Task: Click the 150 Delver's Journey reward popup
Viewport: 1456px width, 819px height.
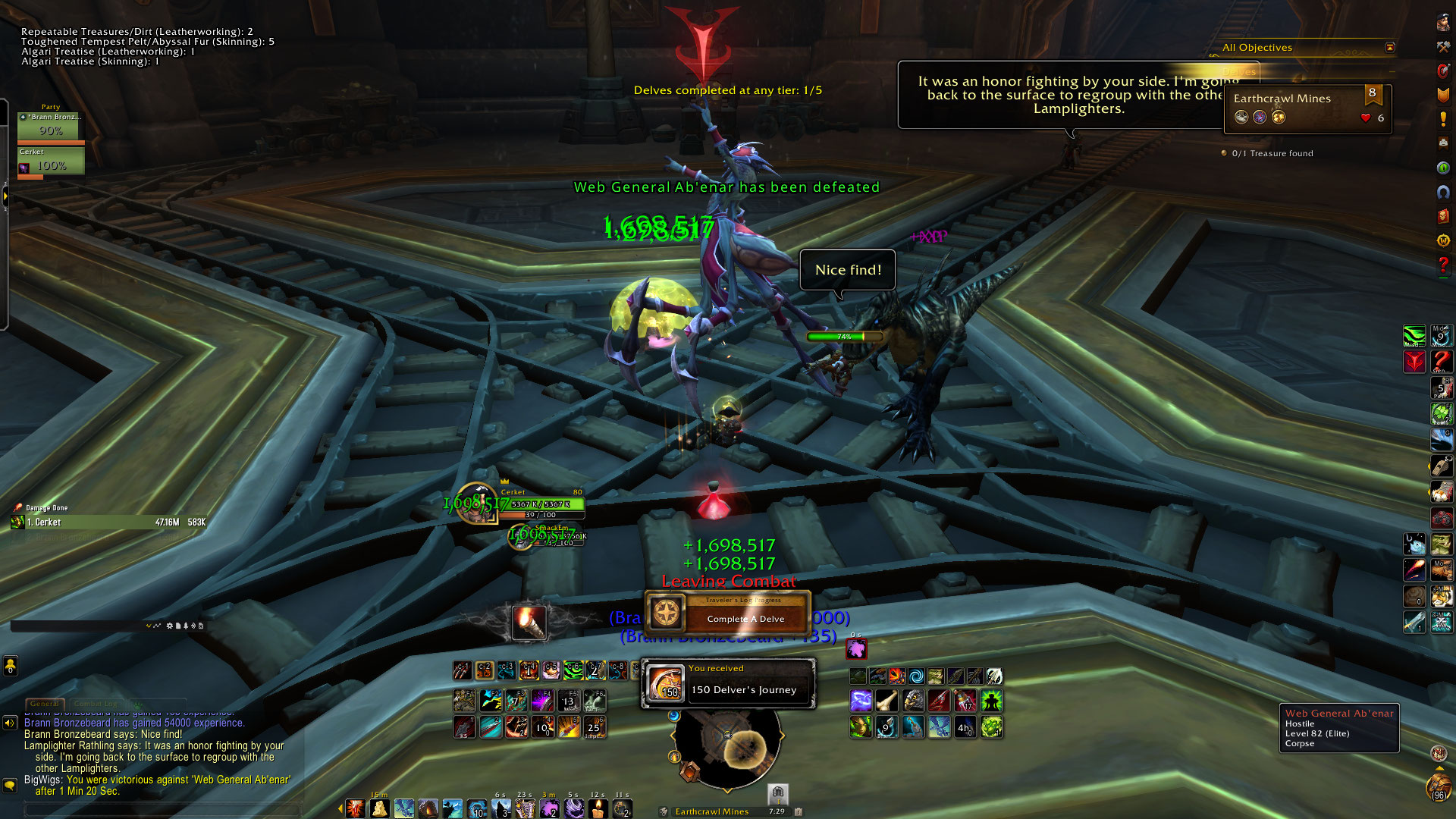Action: coord(728,683)
